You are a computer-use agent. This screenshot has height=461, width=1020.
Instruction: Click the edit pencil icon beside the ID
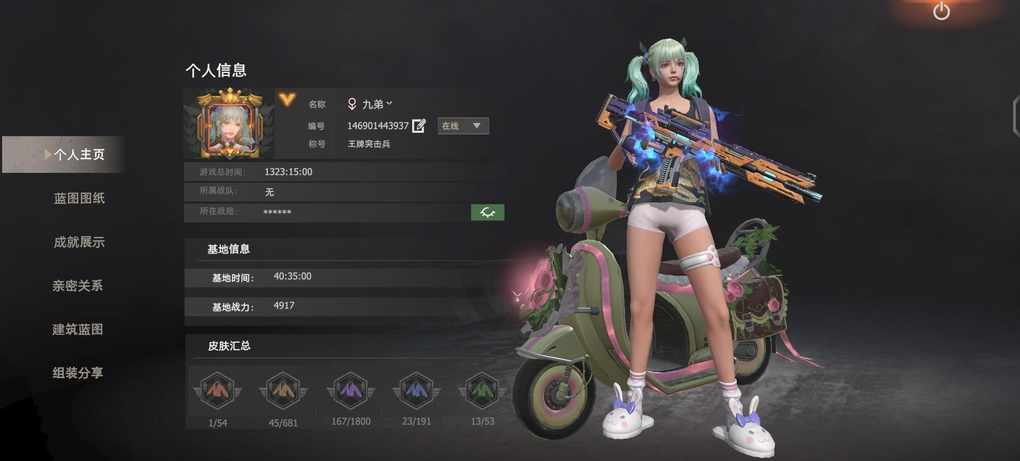coord(419,126)
